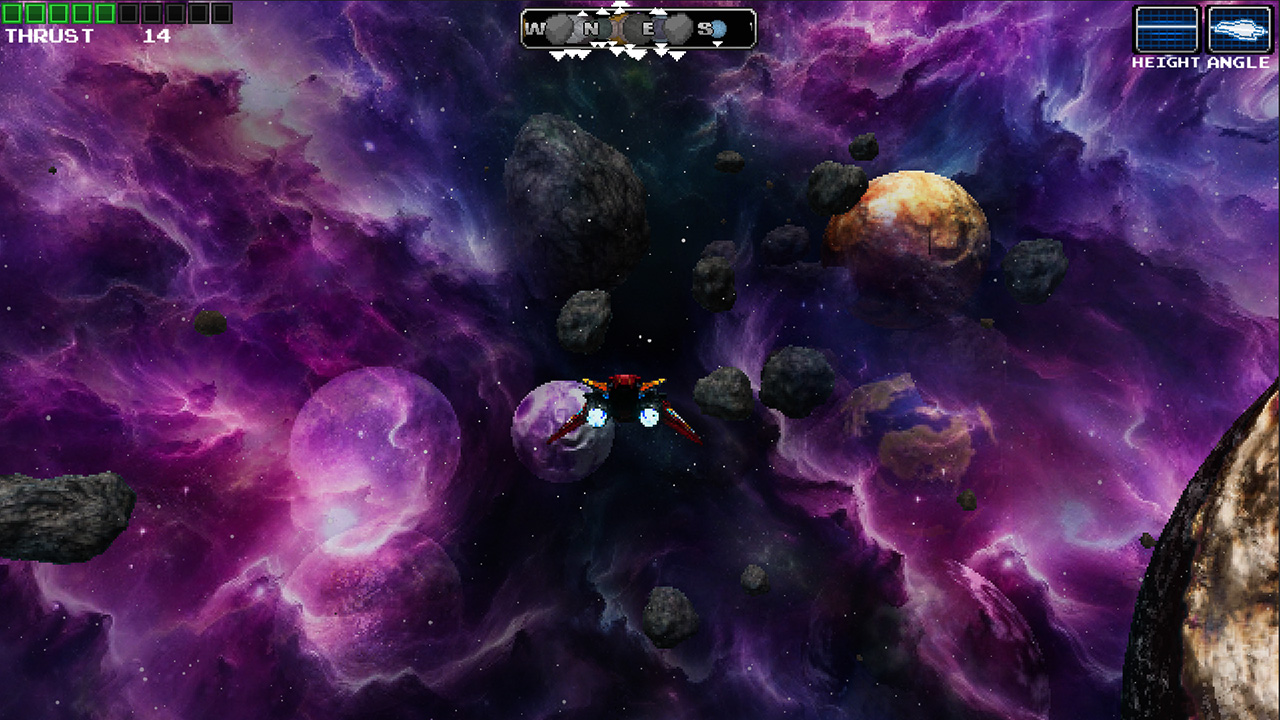Select the N heading on the compass bar
The image size is (1280, 720).
click(592, 27)
